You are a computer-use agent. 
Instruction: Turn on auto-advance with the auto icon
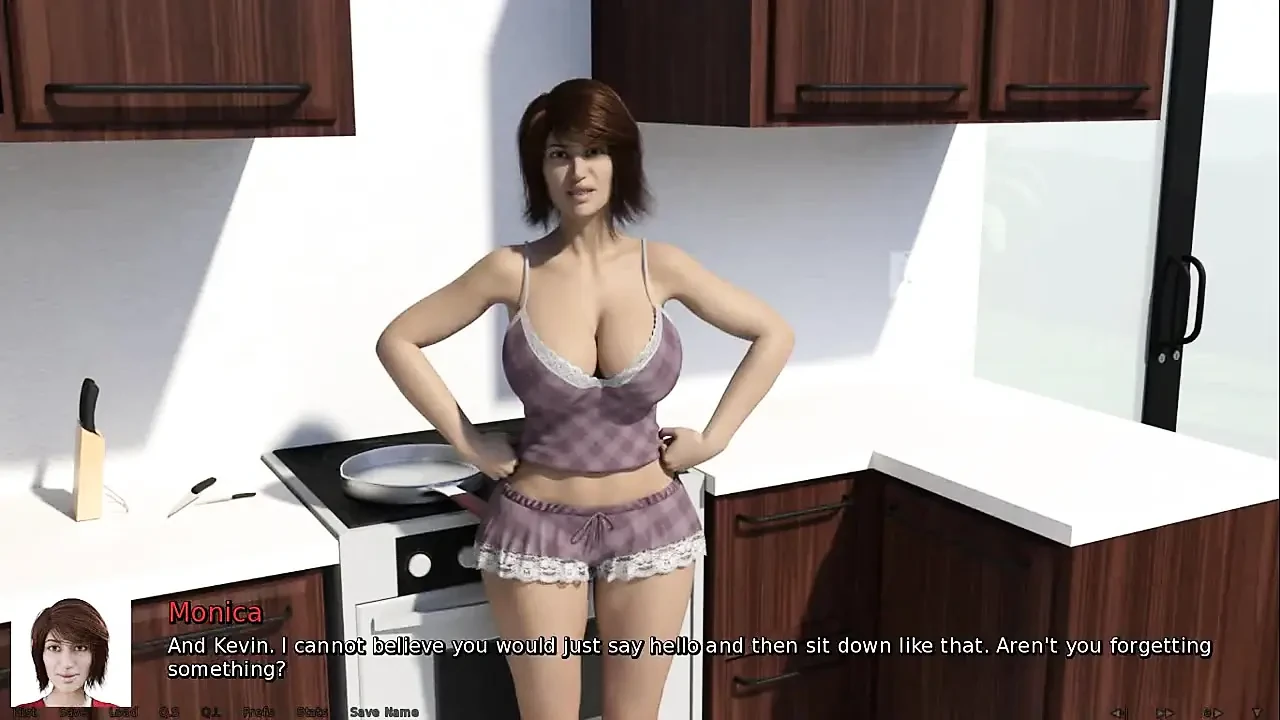click(1212, 711)
